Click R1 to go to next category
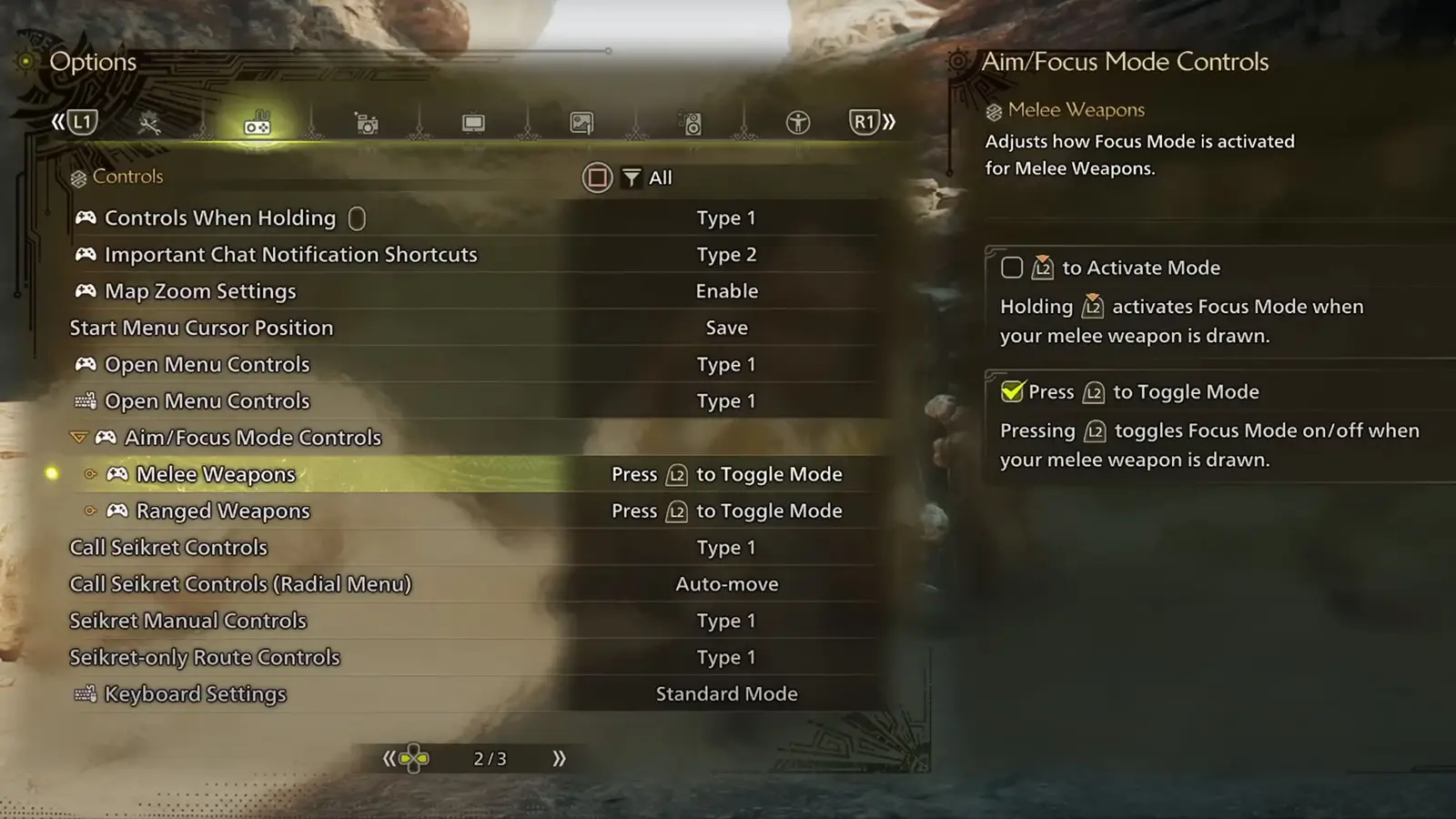 (864, 120)
